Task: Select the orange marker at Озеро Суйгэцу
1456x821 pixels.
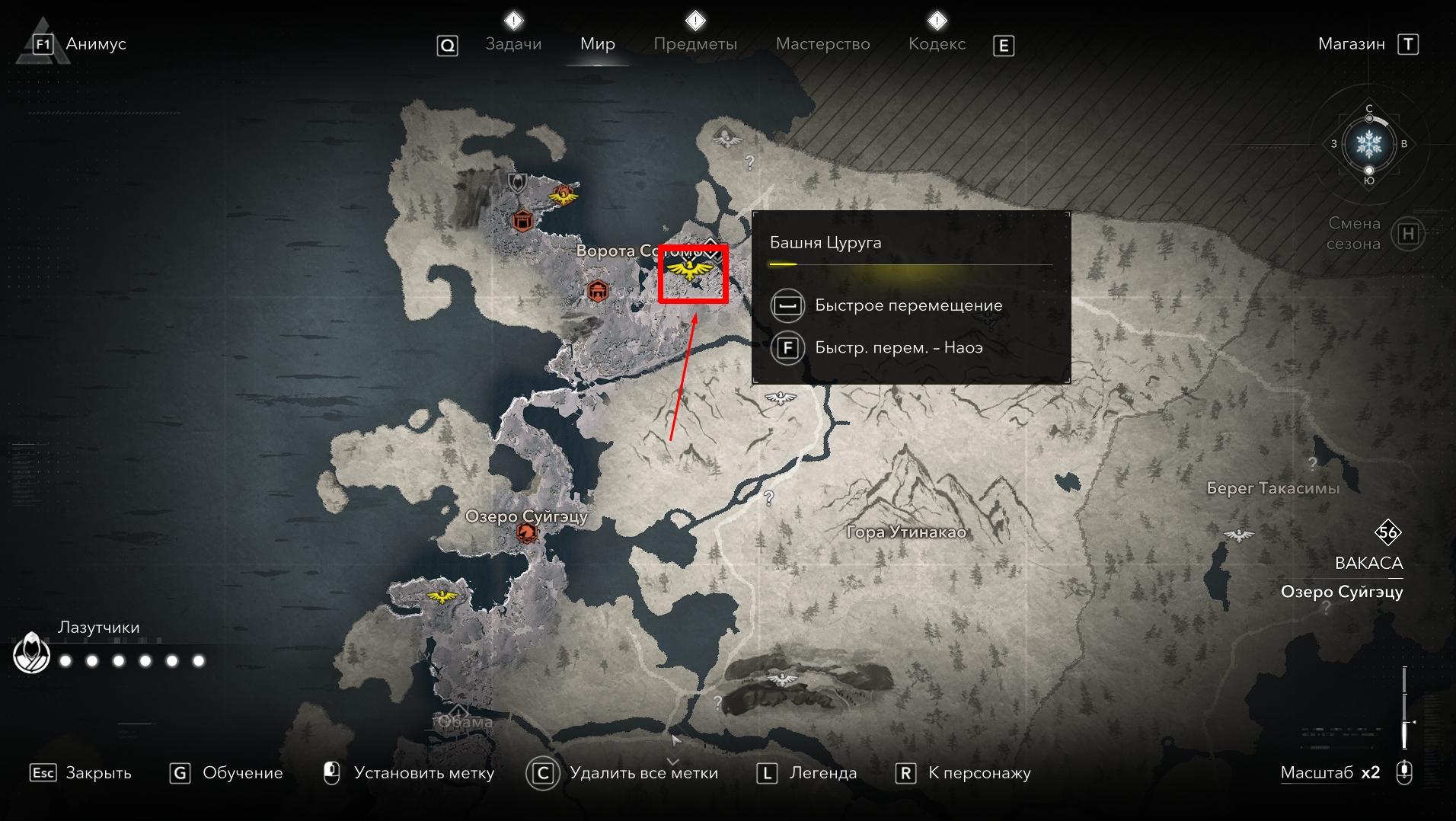Action: [x=526, y=532]
